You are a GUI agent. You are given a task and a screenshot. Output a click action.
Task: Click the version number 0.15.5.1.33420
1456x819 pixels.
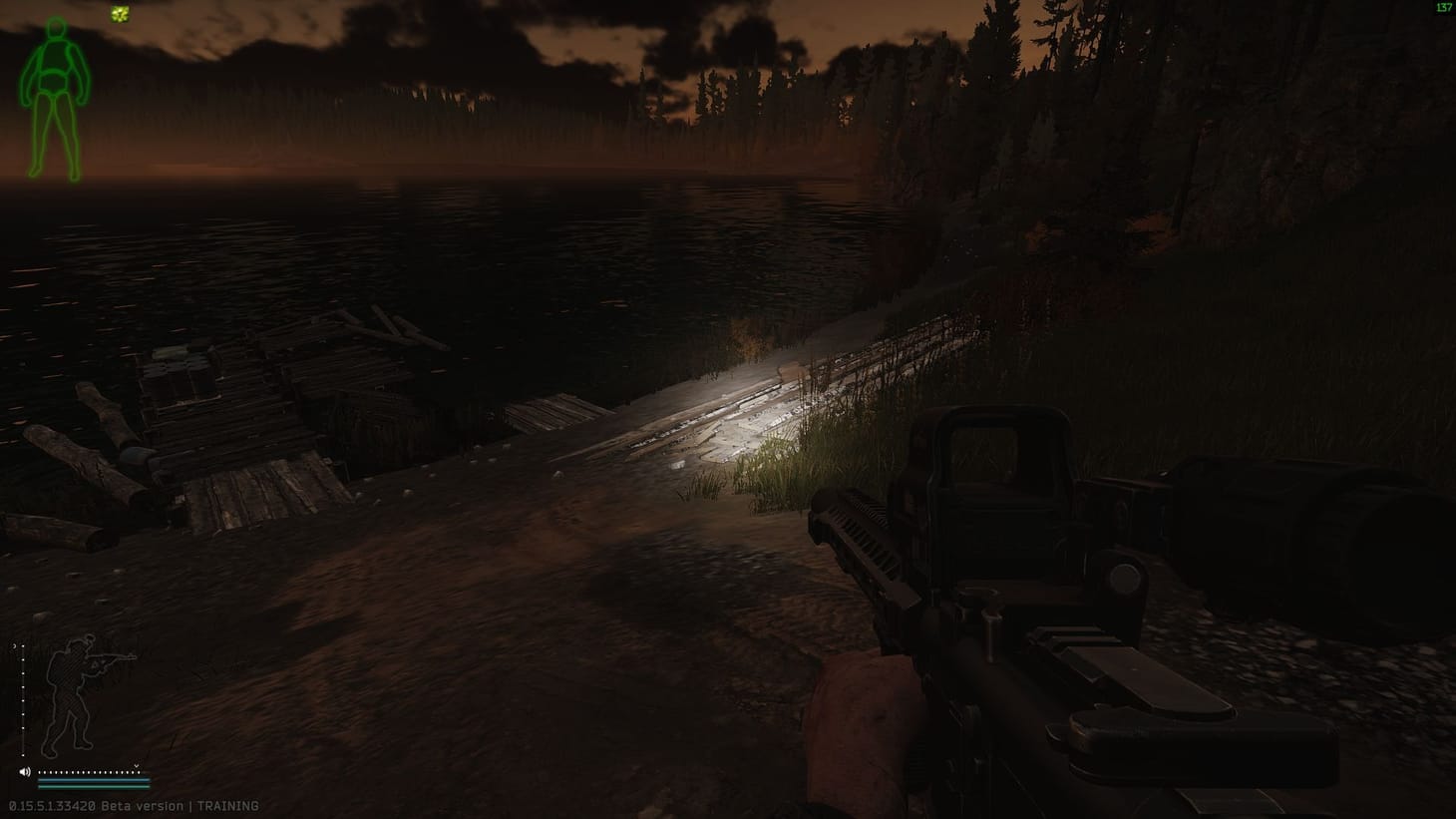coord(51,805)
